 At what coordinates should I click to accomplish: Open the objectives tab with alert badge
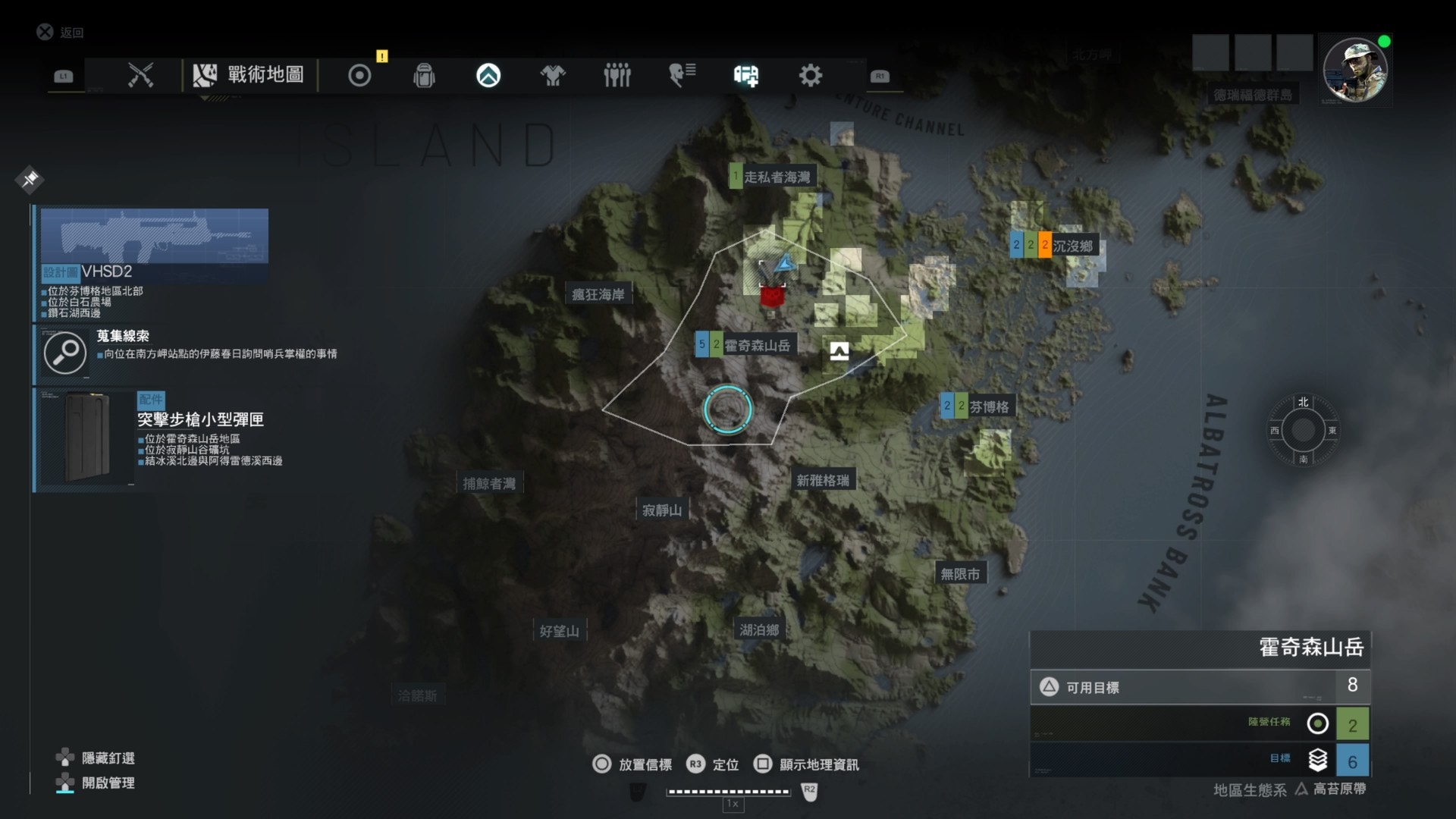[359, 75]
